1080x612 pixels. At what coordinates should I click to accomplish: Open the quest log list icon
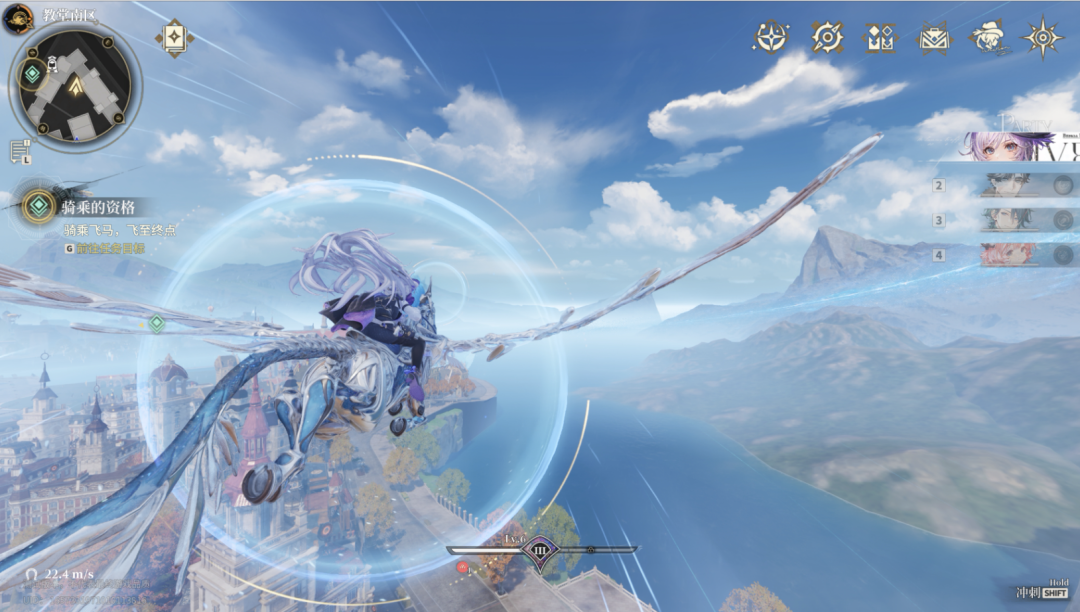click(19, 152)
